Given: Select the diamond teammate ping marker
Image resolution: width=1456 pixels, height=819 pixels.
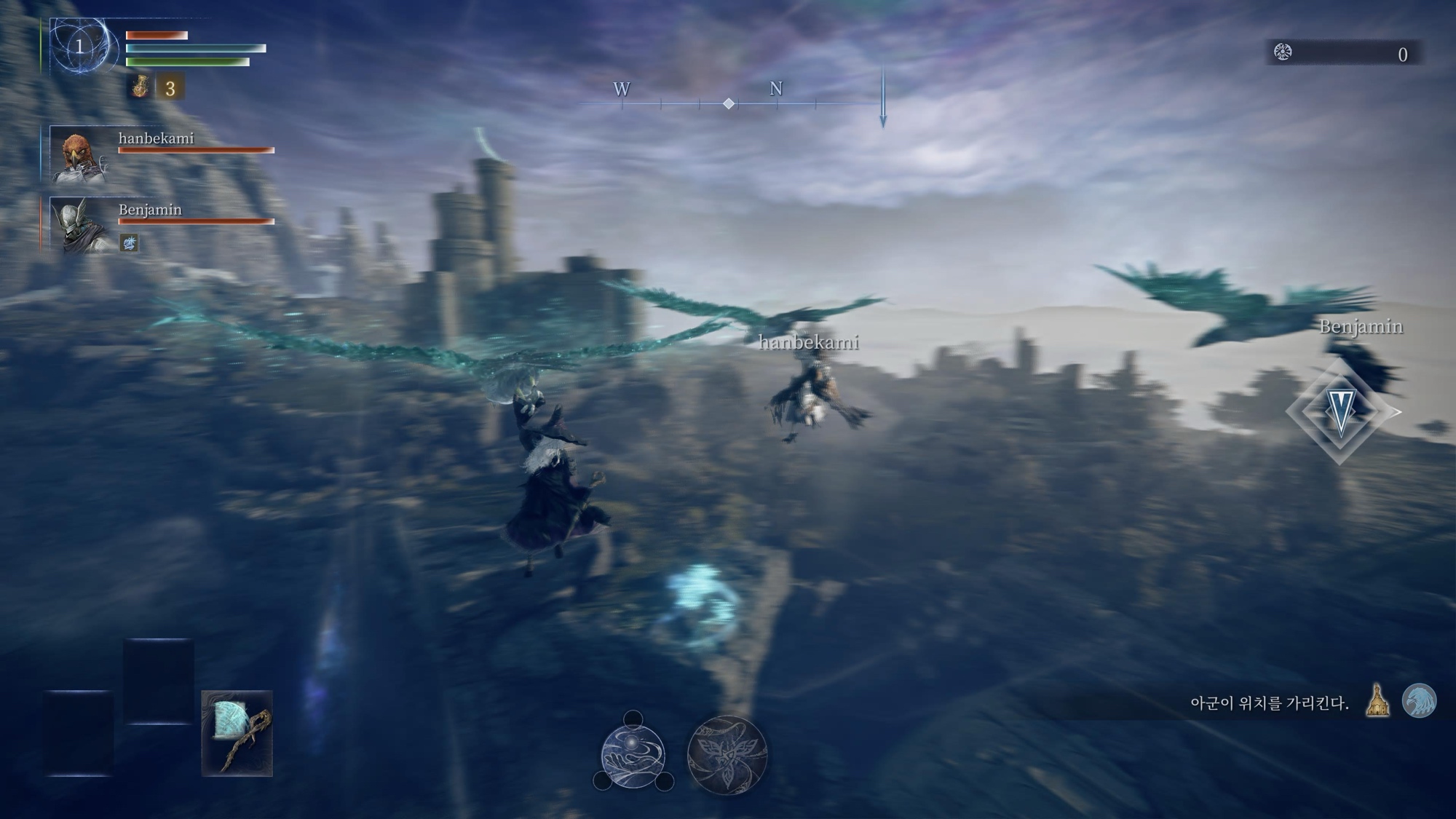Looking at the screenshot, I should tap(1340, 411).
